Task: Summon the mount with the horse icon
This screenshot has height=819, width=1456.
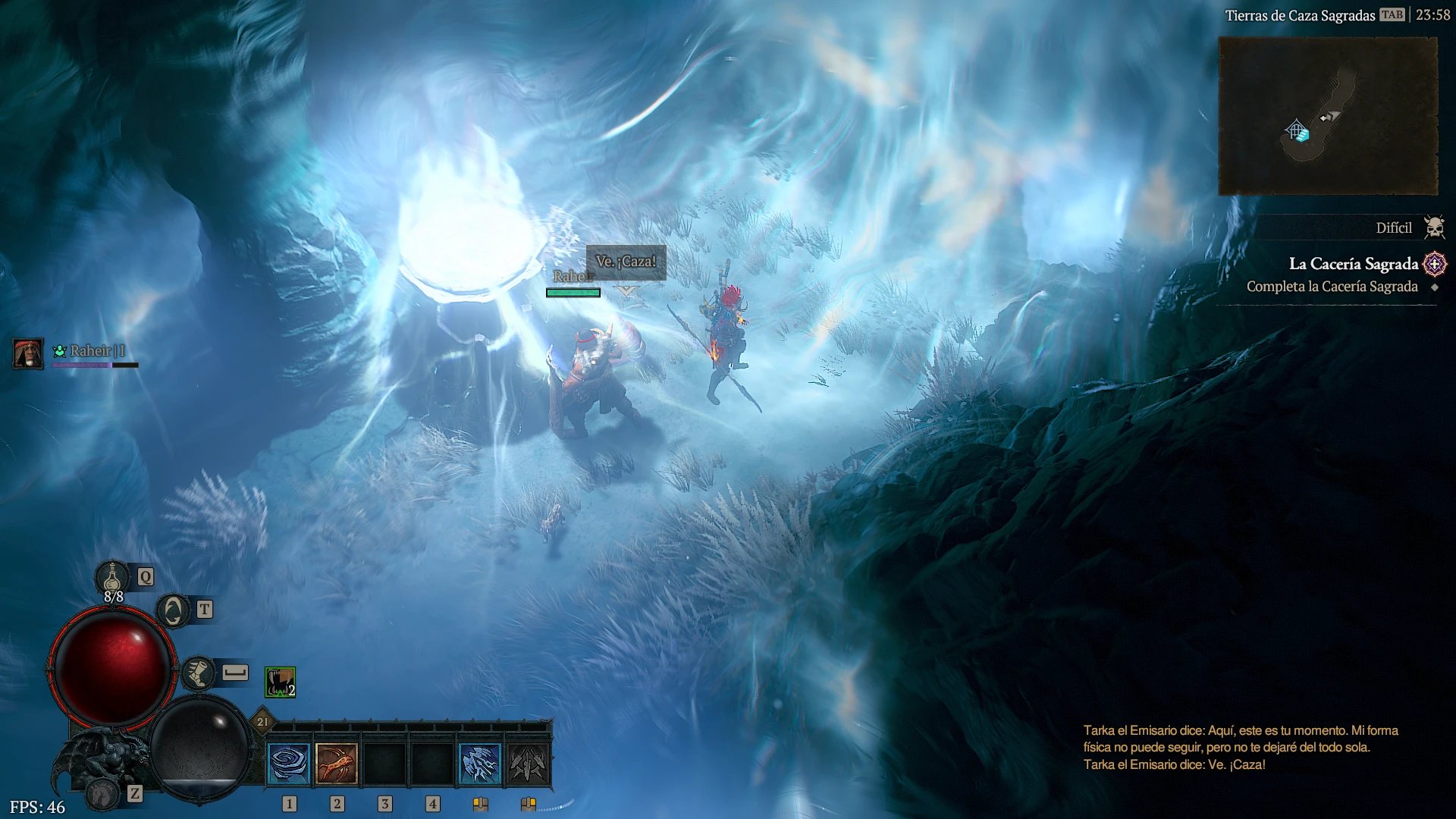Action: click(x=102, y=794)
